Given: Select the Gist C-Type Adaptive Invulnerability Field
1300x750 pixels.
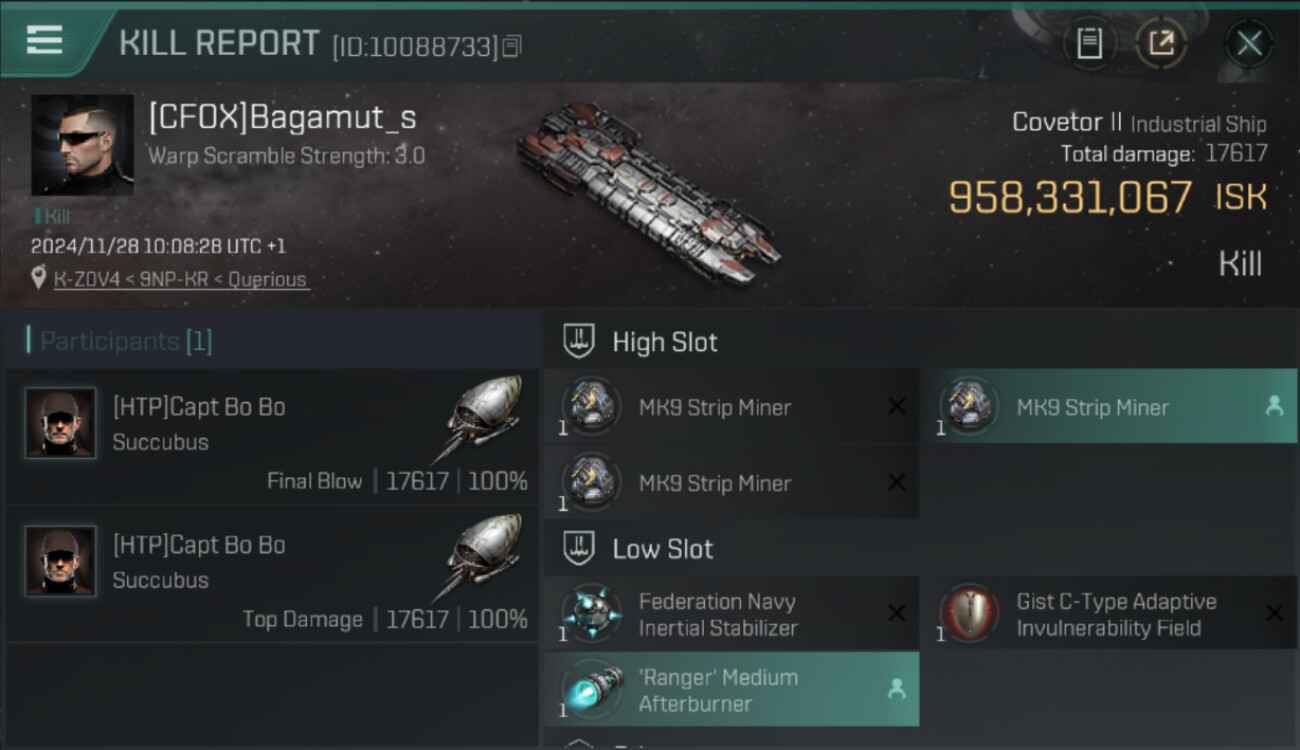Looking at the screenshot, I should coord(1108,614).
